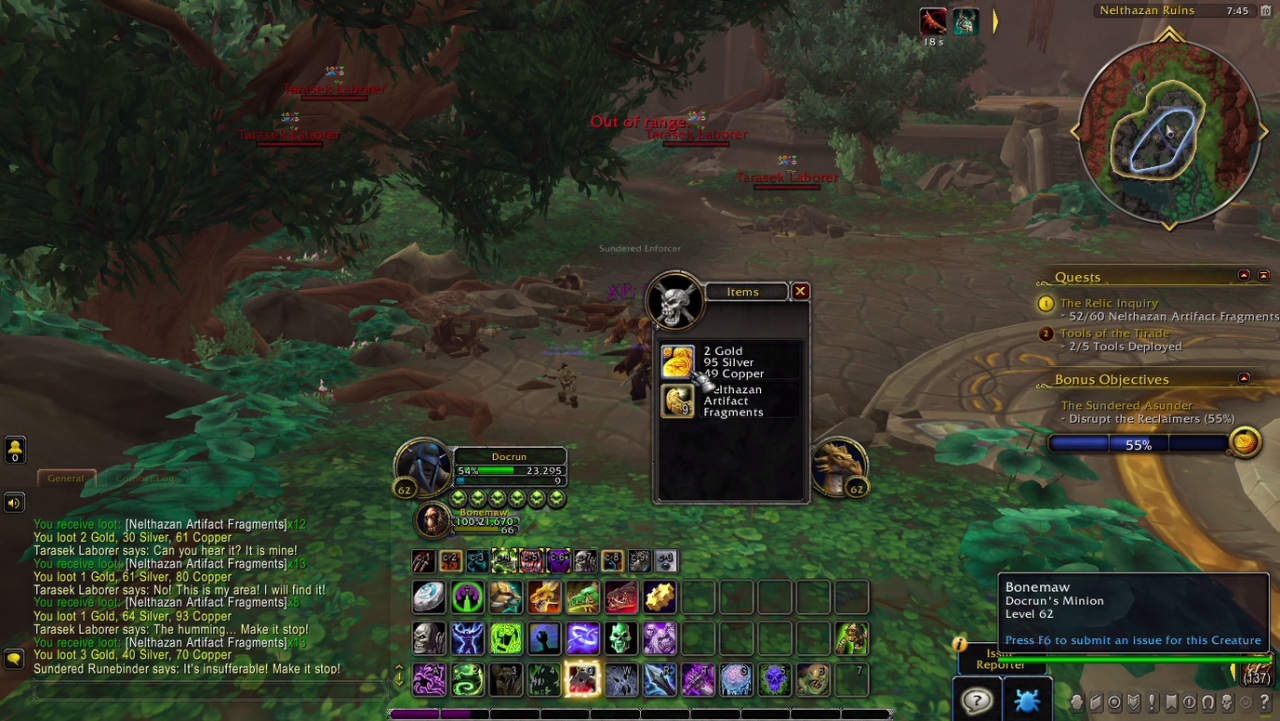
Task: Open the help question-mark micro menu button
Action: (1265, 702)
